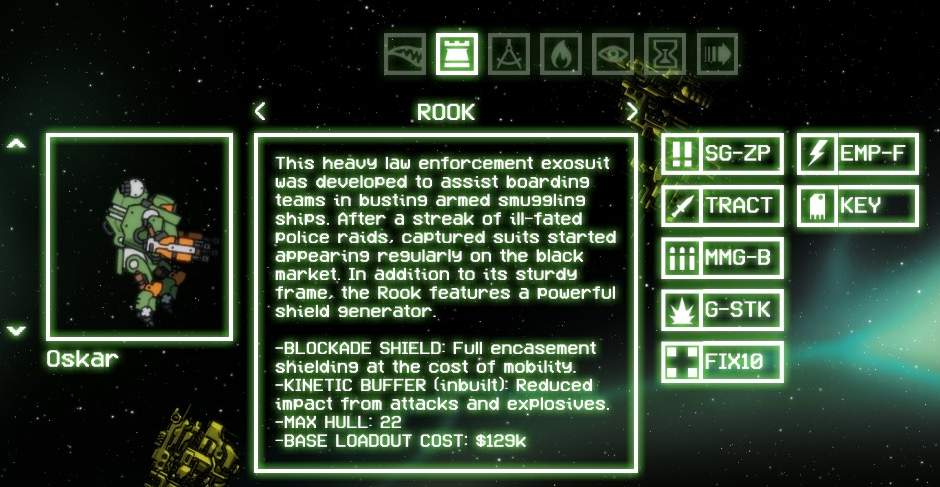Open the MMG-B loadout slot

pos(721,258)
